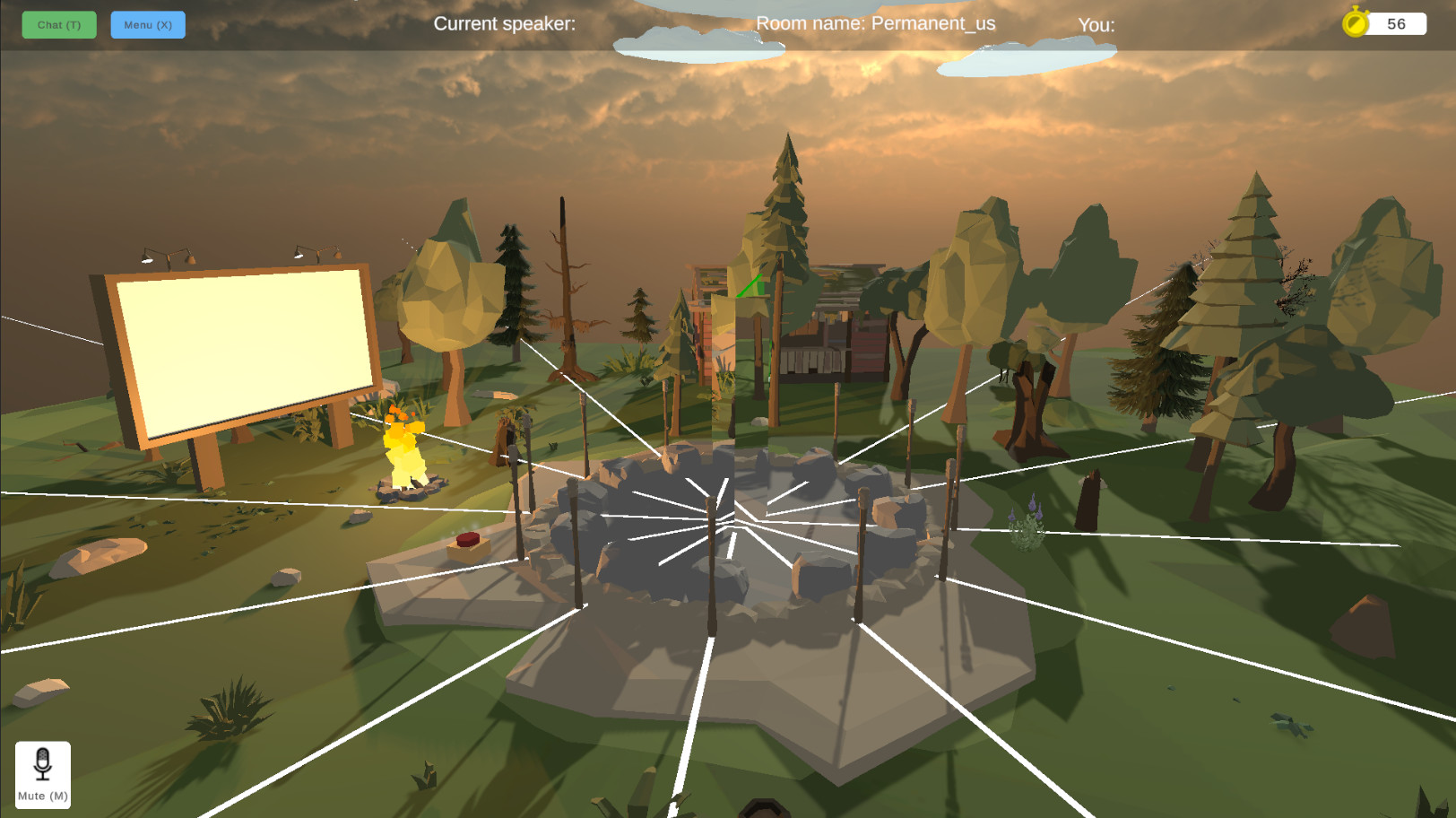1456x818 pixels.
Task: Click the microphone glyph inside the Mute button
Action: (x=43, y=763)
